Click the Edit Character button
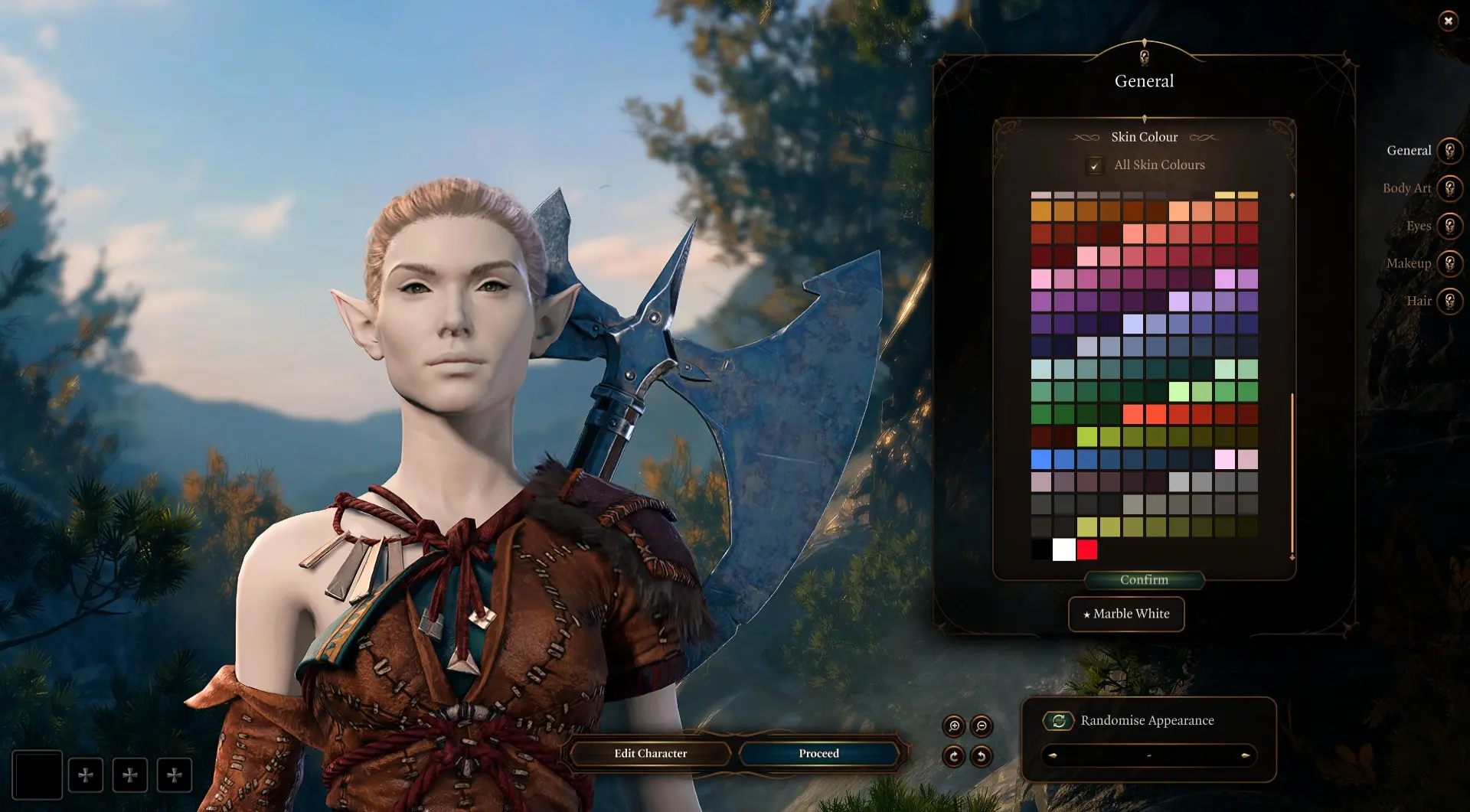The height and width of the screenshot is (812, 1470). point(650,754)
